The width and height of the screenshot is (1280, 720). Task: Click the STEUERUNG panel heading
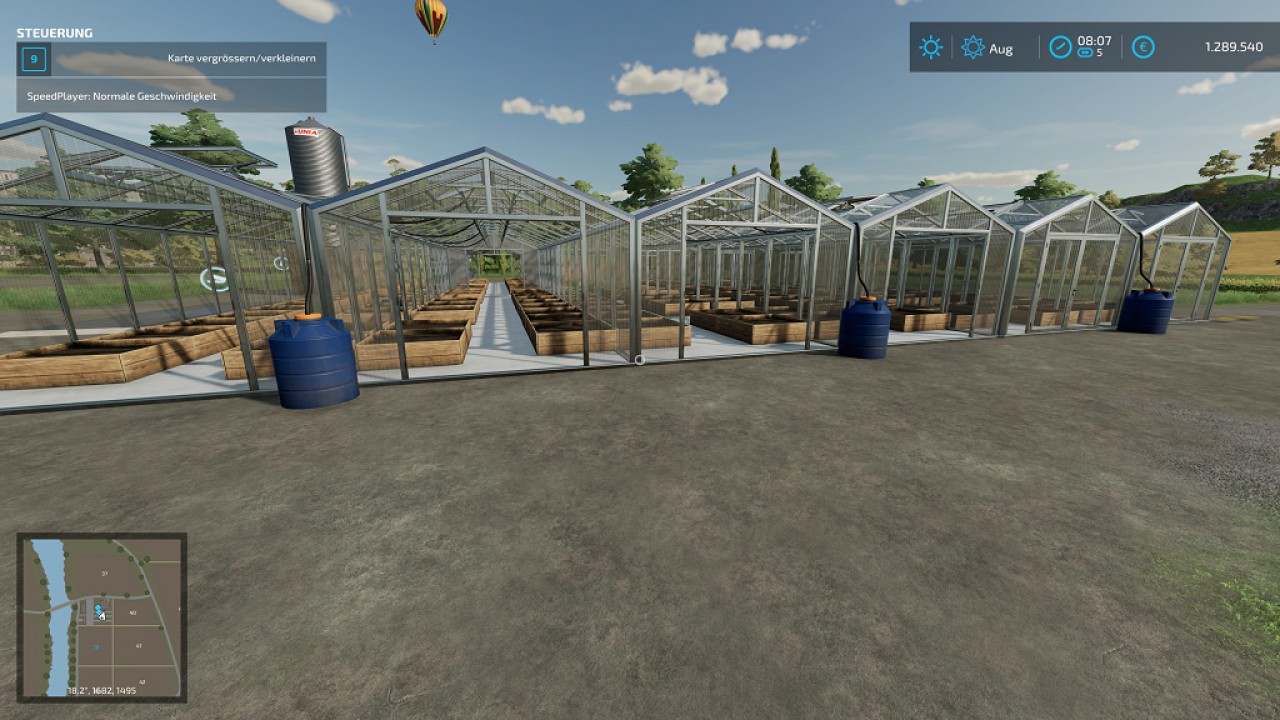click(53, 32)
